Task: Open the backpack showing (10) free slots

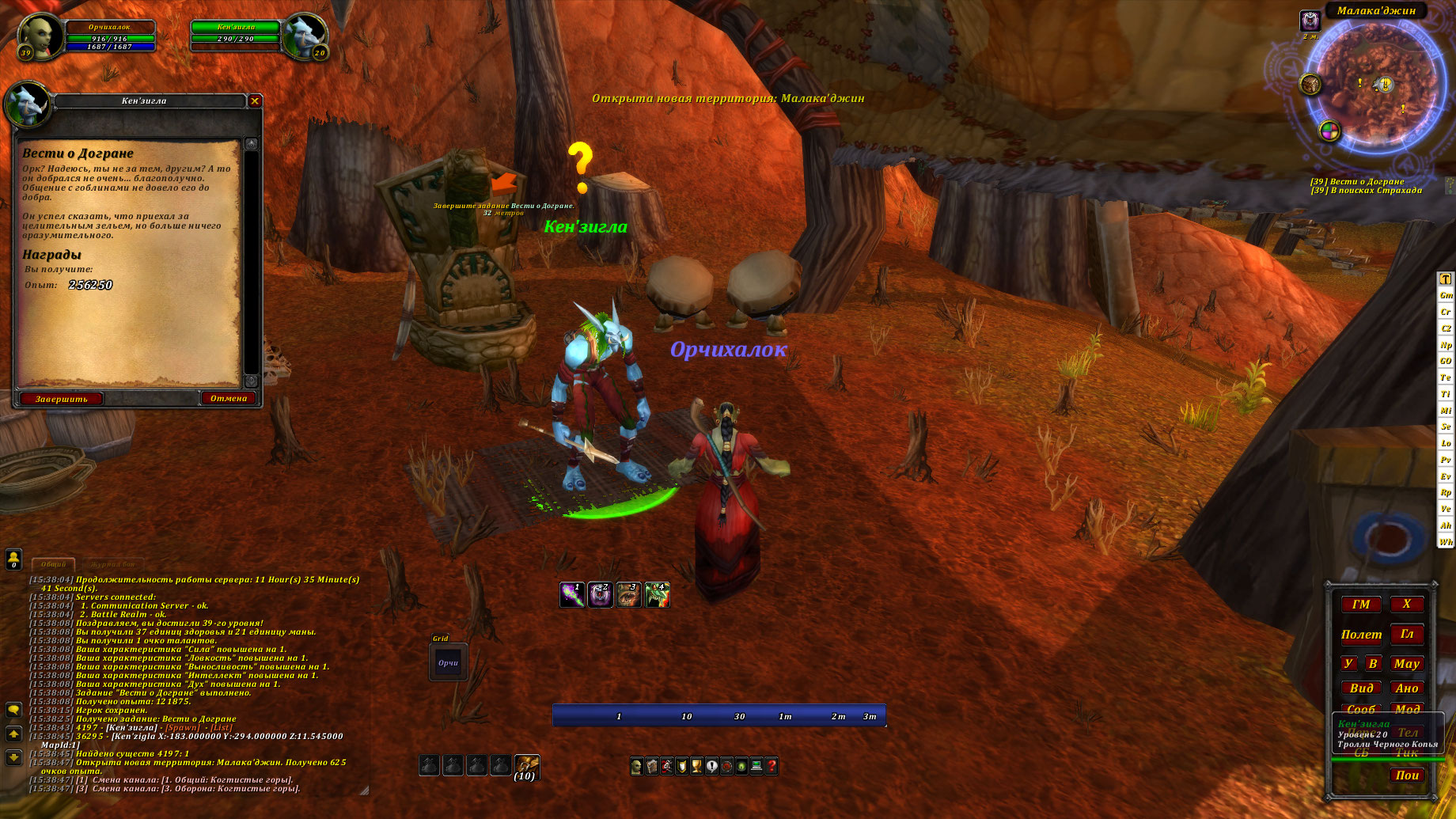Action: point(526,766)
